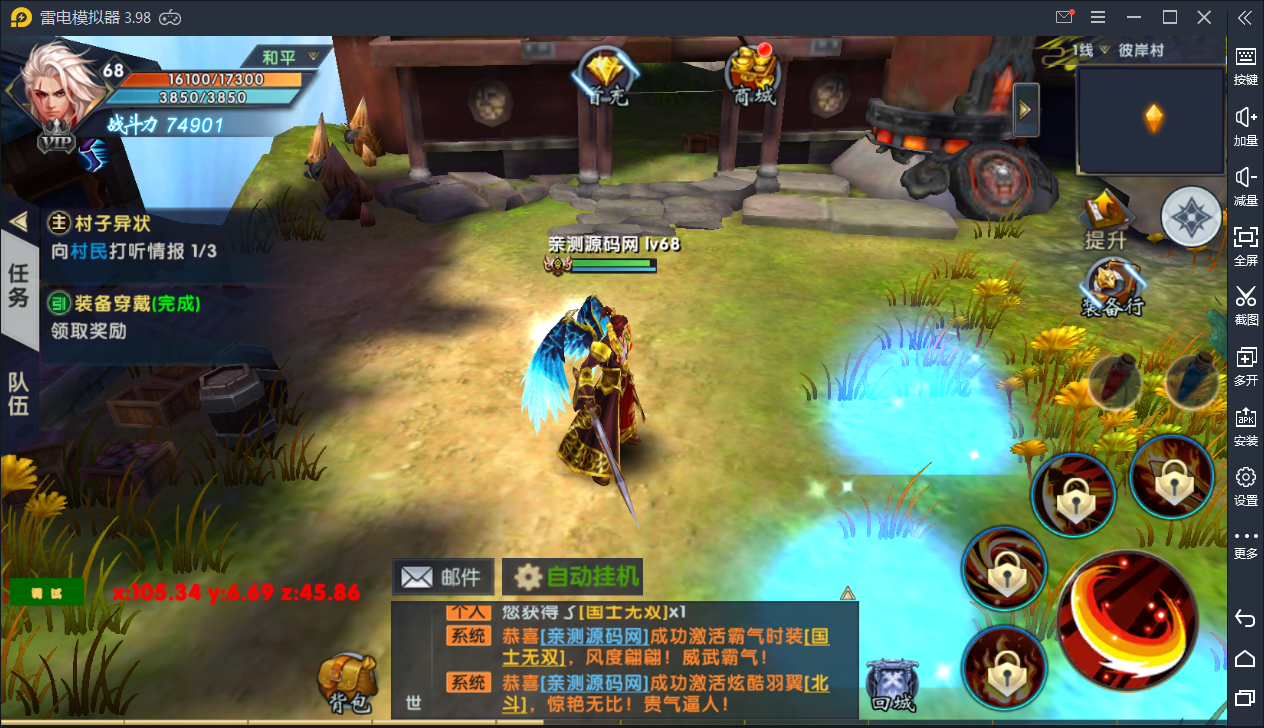Tap the 提升 upgrade icon
This screenshot has height=728, width=1264.
(x=1106, y=220)
